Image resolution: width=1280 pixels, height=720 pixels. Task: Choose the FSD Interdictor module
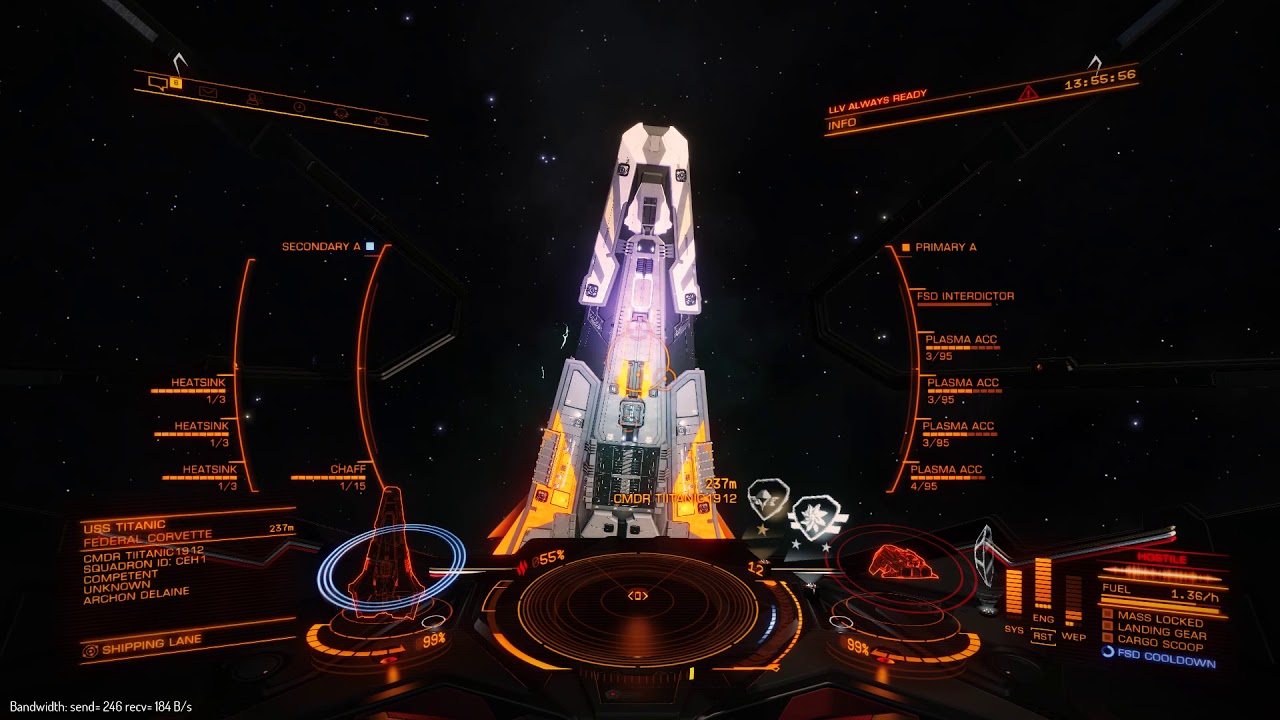pos(964,296)
